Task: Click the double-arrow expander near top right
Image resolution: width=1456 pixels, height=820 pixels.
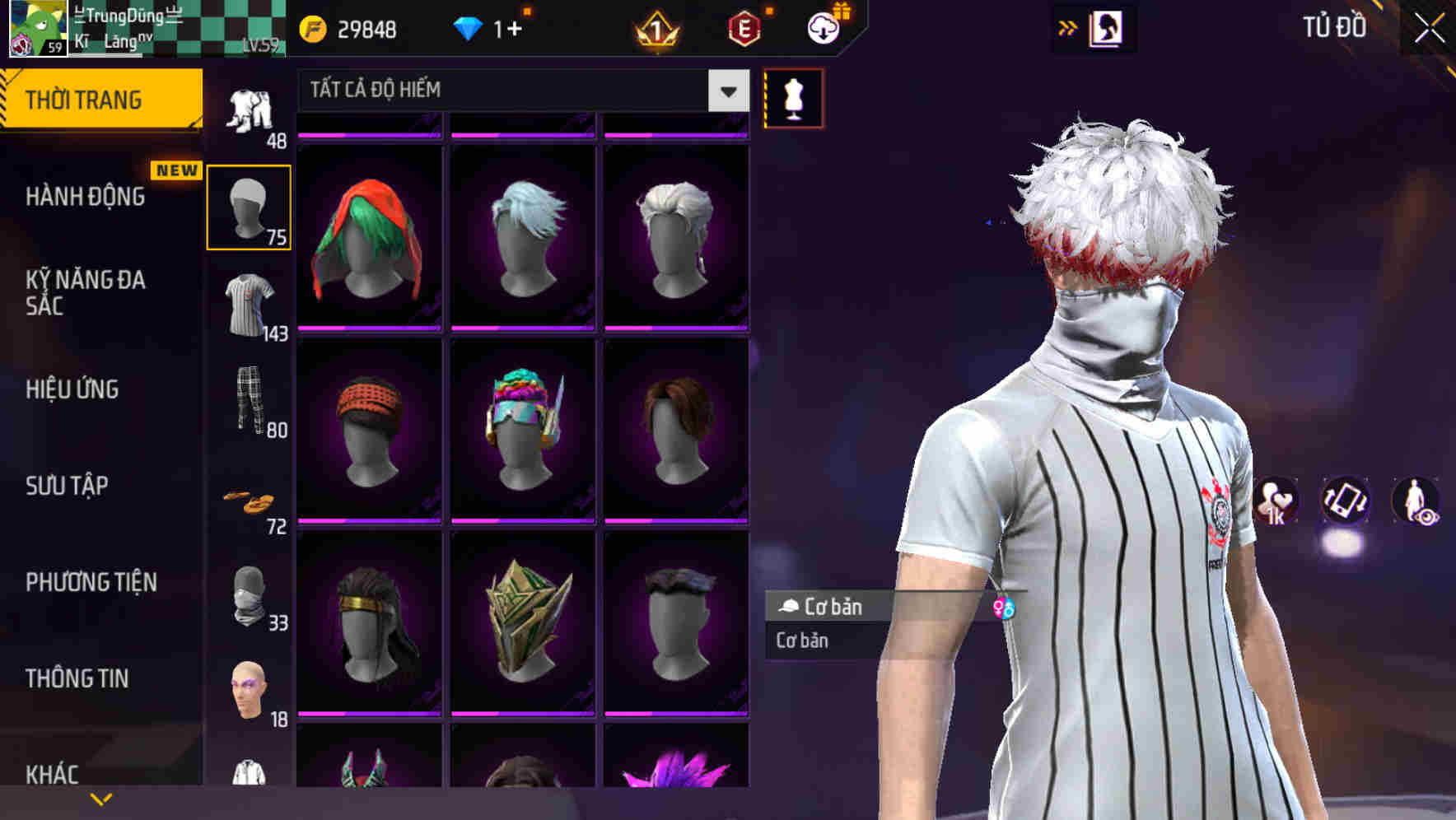Action: pyautogui.click(x=1068, y=27)
